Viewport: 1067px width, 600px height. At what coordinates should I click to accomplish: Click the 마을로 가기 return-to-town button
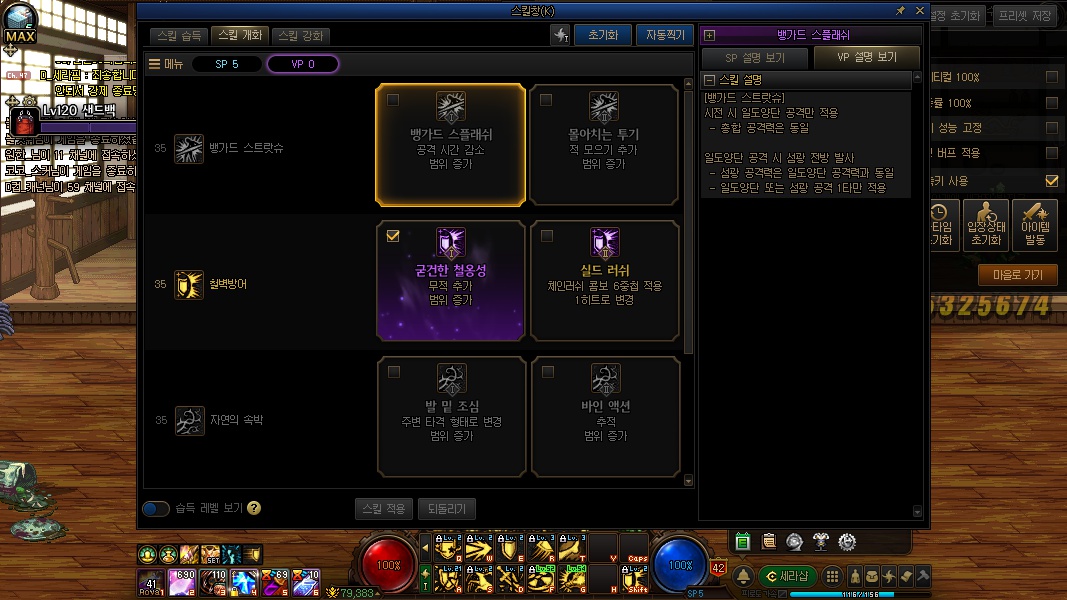(1017, 274)
